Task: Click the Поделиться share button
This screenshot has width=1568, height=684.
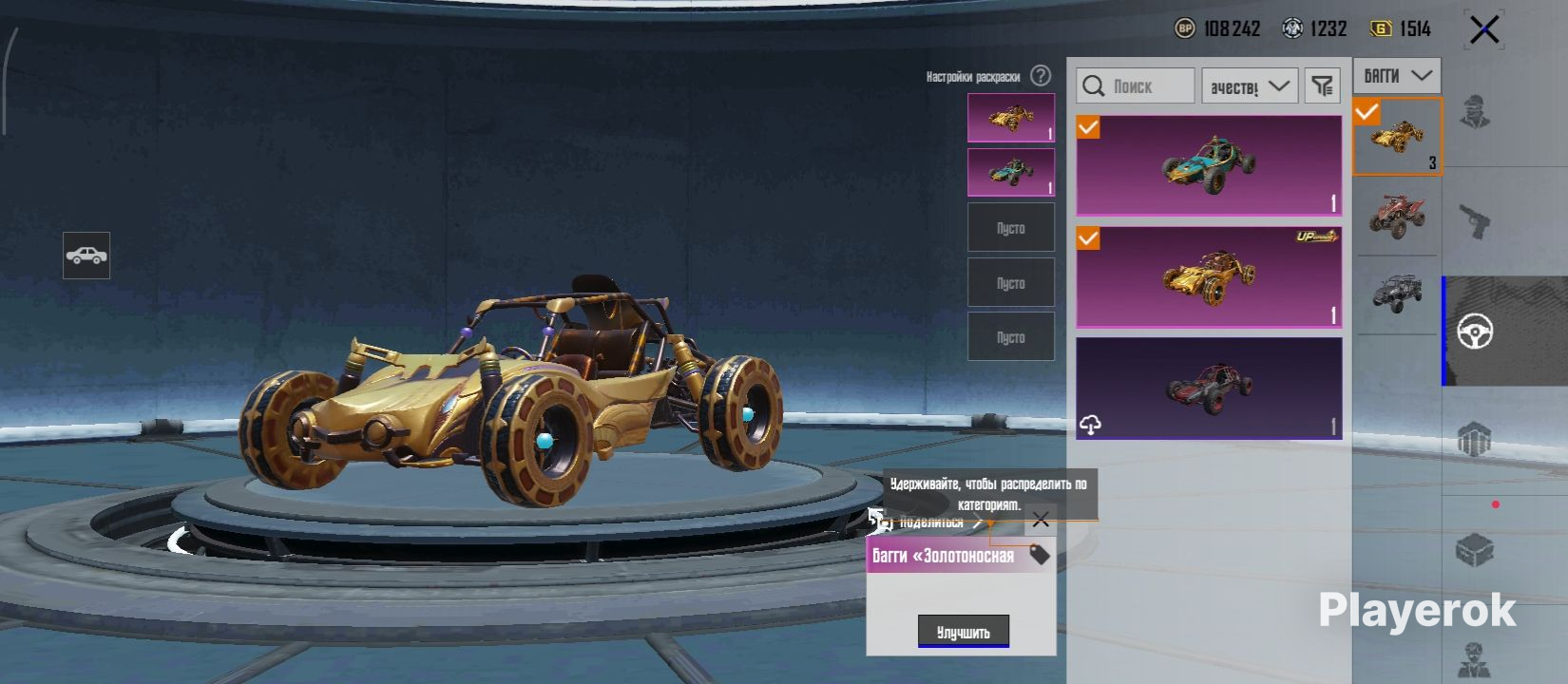Action: (x=929, y=522)
